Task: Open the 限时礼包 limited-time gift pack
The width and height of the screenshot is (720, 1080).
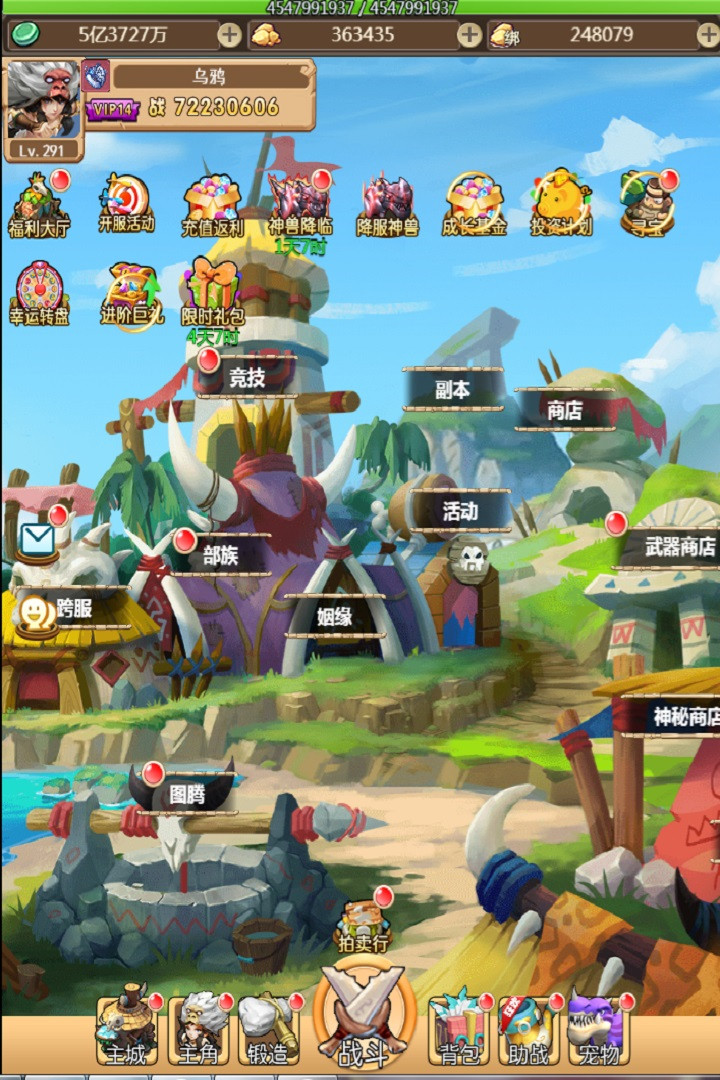Action: 212,292
